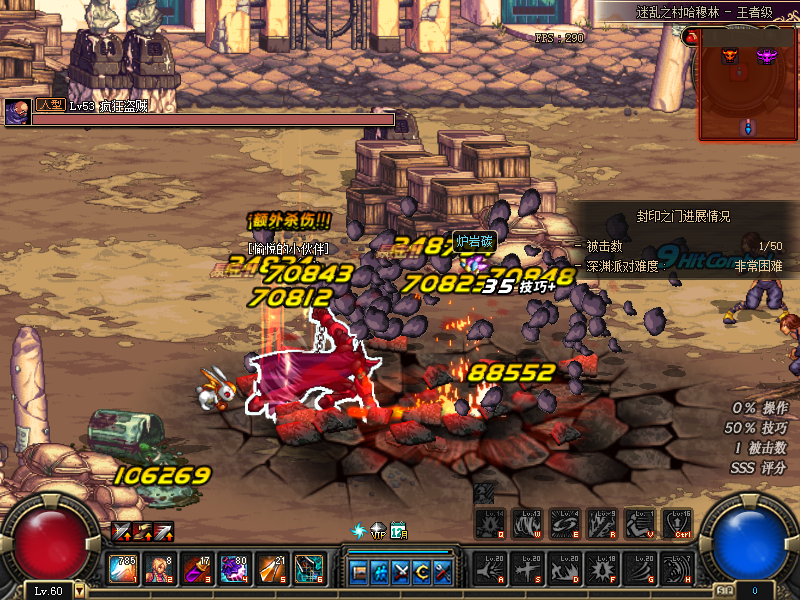Image resolution: width=800 pixels, height=600 pixels.
Task: Activate the Ctrl slot Lv.16 skill
Action: tap(678, 524)
